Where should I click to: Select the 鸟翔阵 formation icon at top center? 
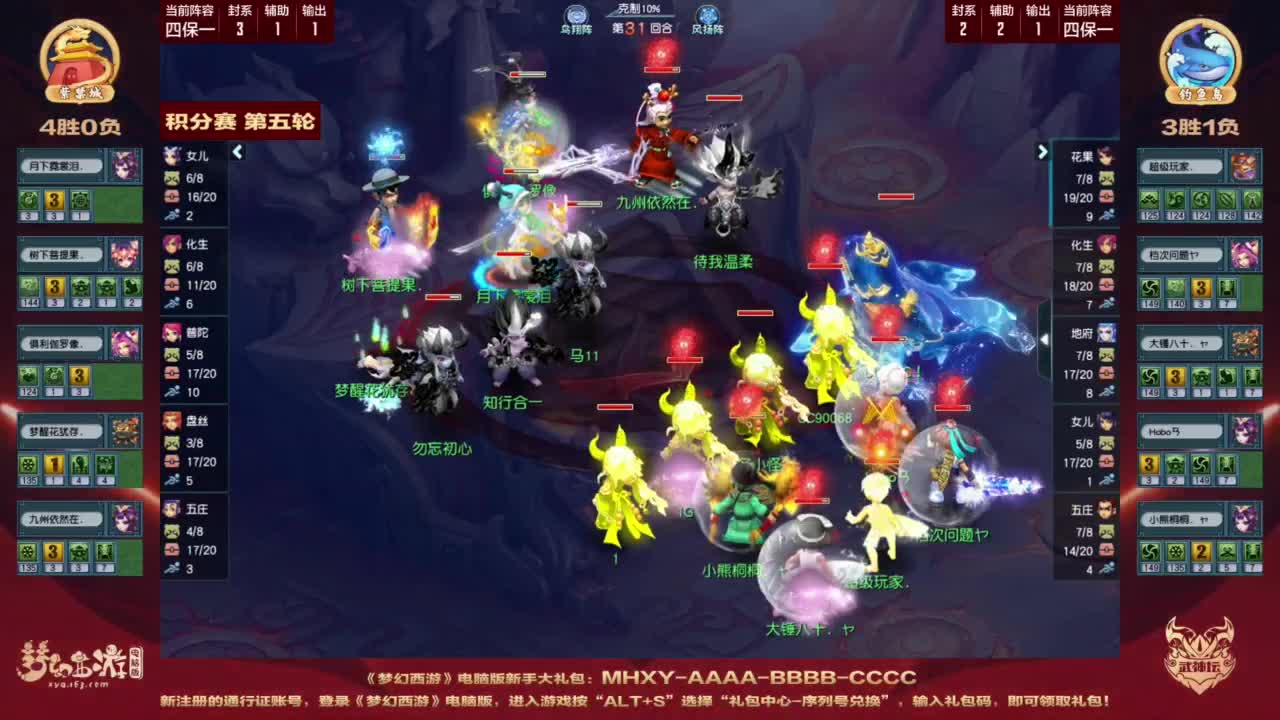tap(575, 15)
